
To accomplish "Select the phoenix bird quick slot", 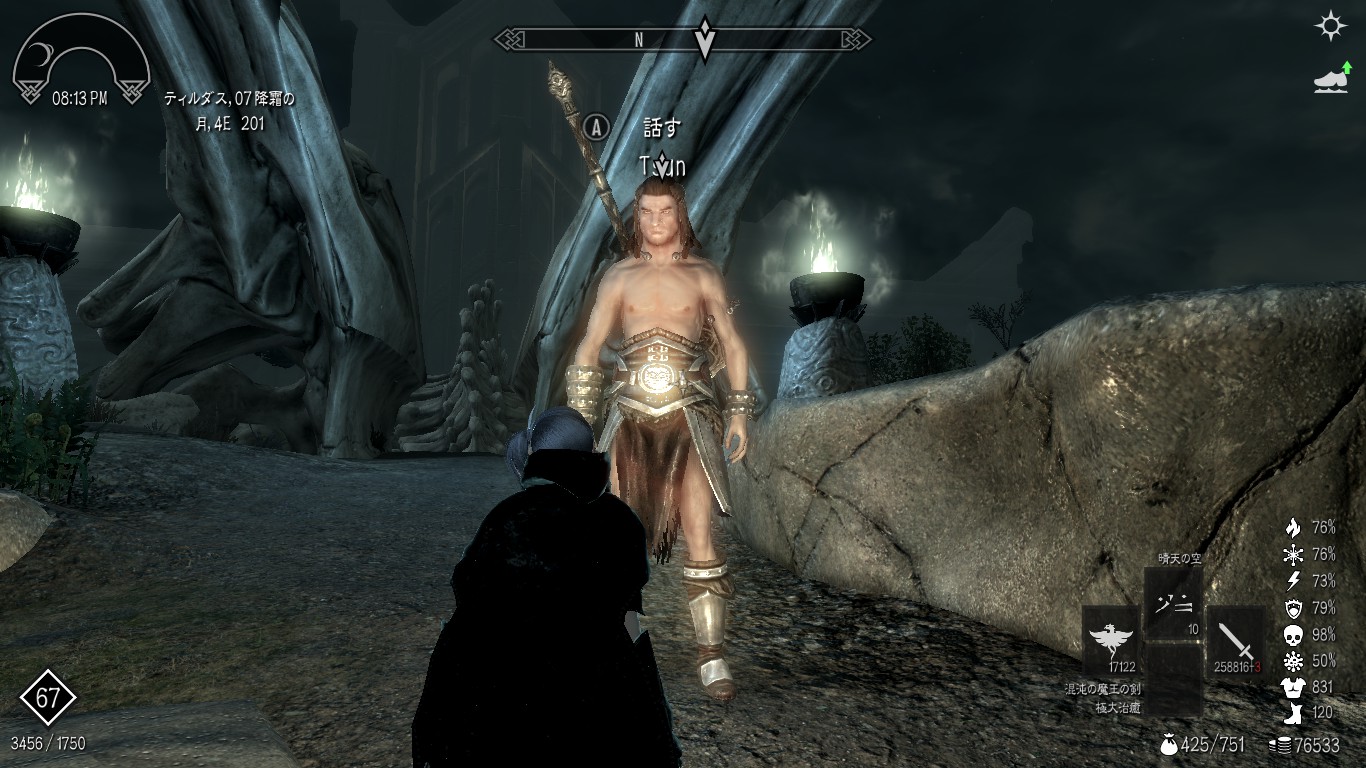I will (x=1111, y=639).
